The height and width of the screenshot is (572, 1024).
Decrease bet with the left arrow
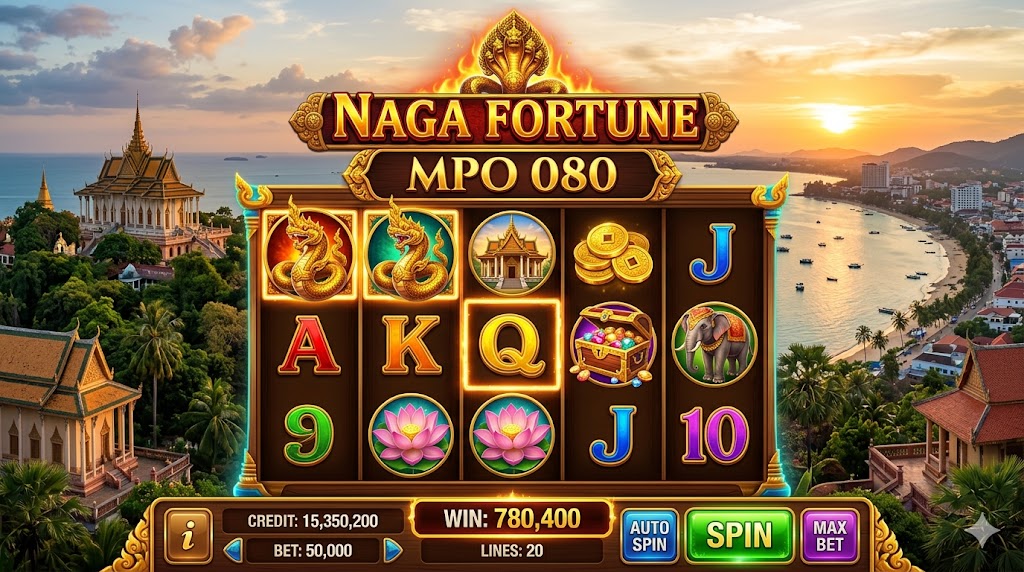(233, 550)
